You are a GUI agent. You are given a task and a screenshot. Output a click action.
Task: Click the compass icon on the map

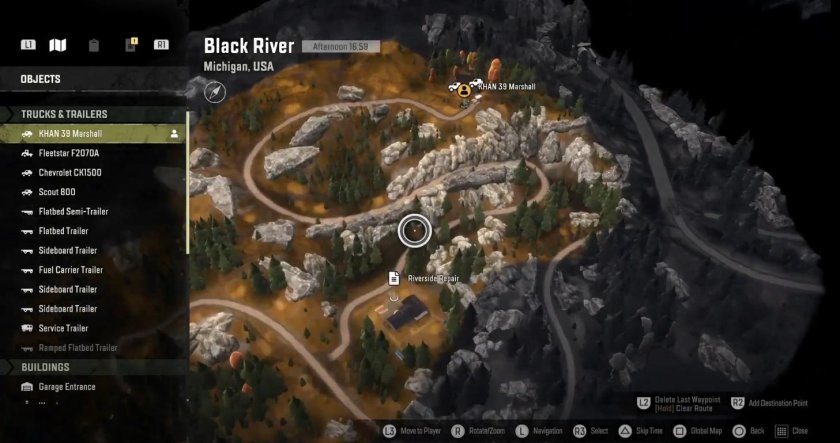pyautogui.click(x=216, y=92)
